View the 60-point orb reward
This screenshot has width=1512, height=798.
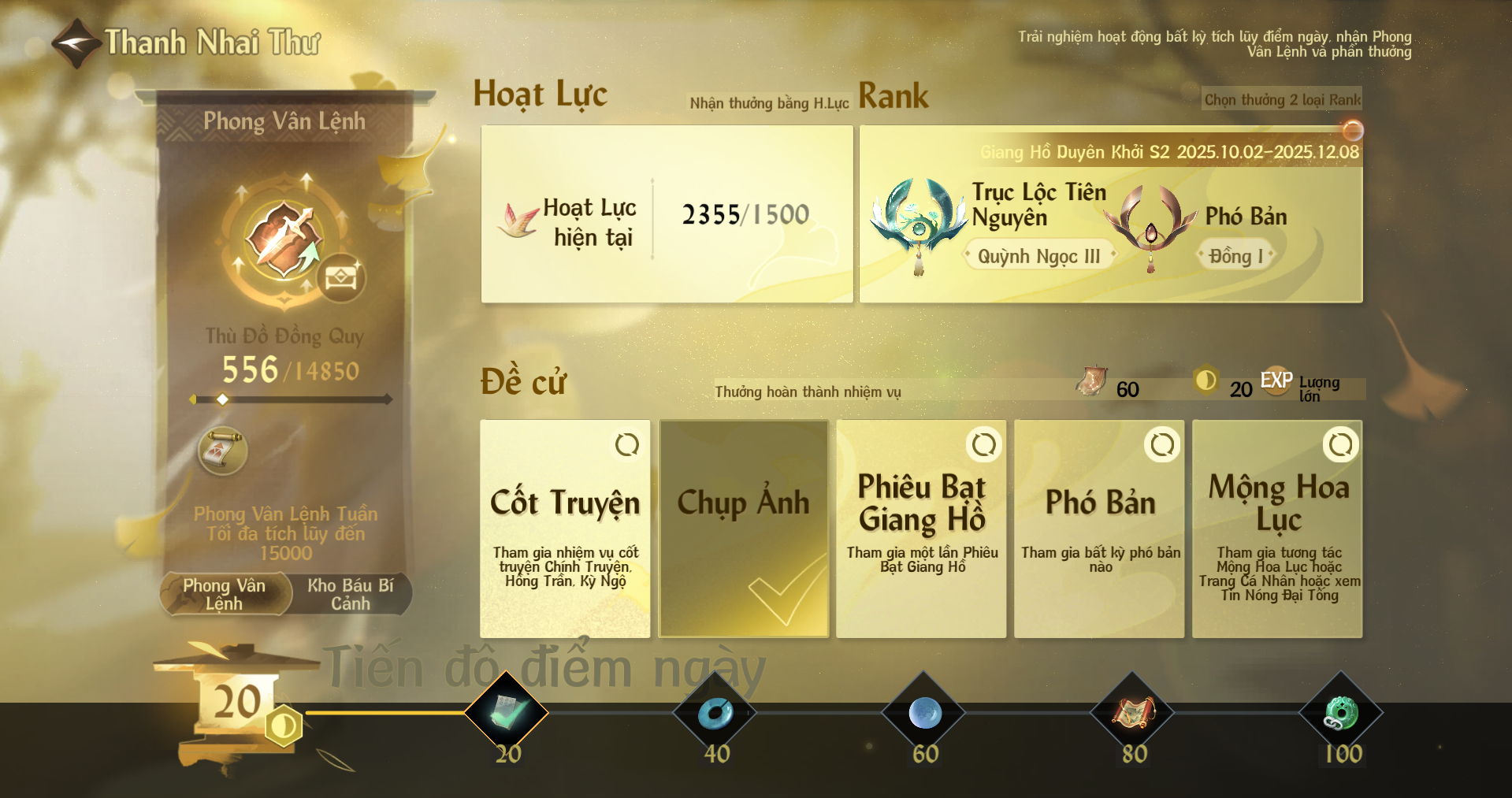(x=924, y=713)
